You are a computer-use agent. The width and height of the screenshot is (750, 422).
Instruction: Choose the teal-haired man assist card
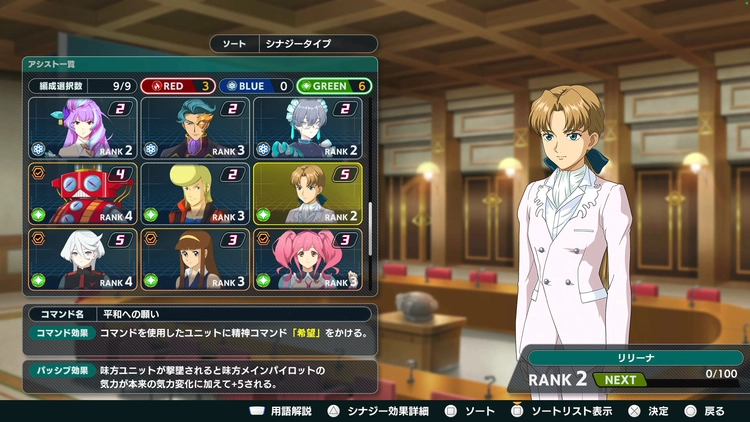pos(195,128)
